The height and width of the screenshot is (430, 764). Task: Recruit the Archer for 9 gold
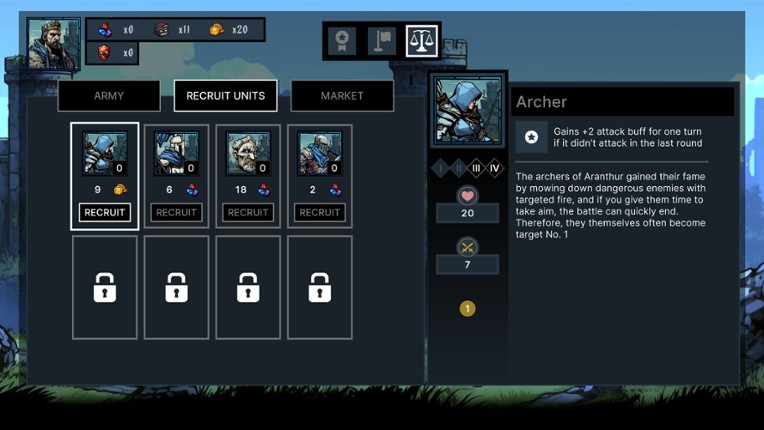point(105,212)
